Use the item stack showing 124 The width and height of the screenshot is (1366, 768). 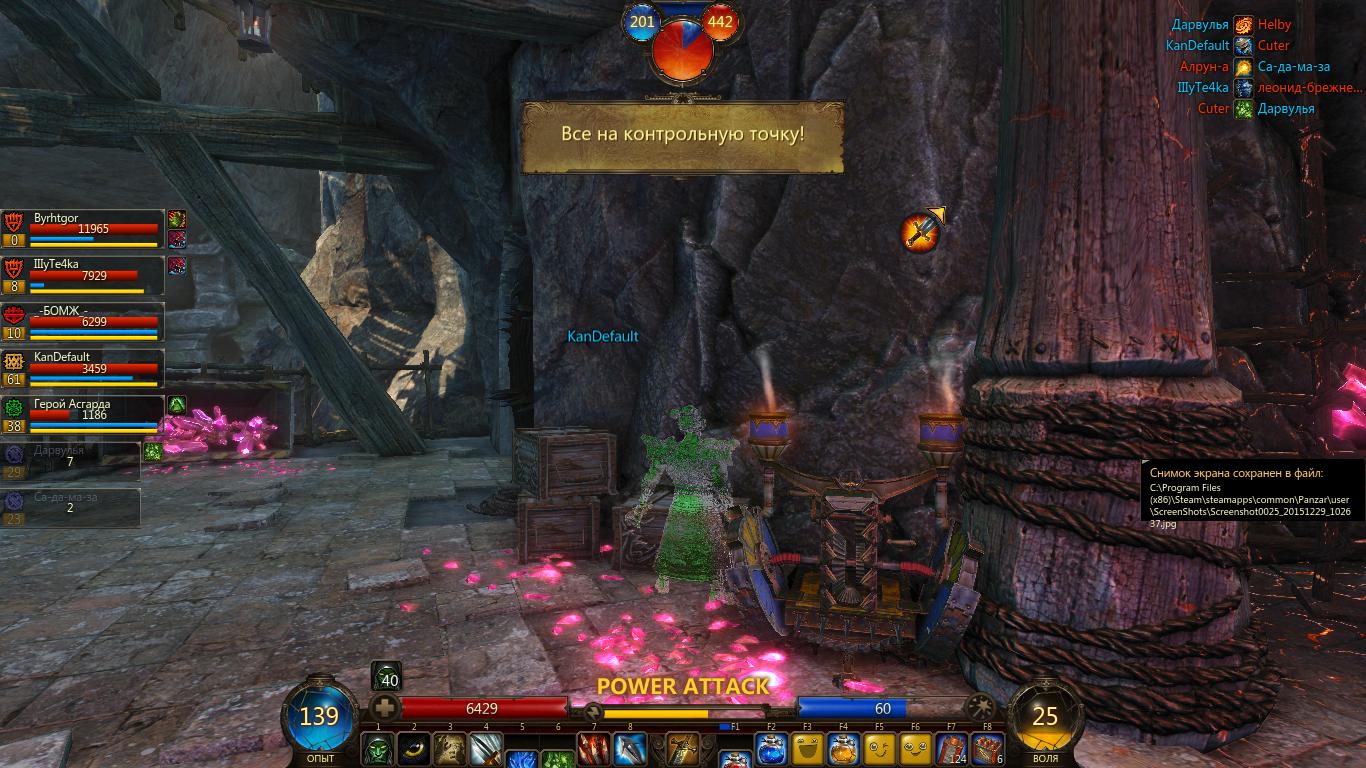click(951, 749)
